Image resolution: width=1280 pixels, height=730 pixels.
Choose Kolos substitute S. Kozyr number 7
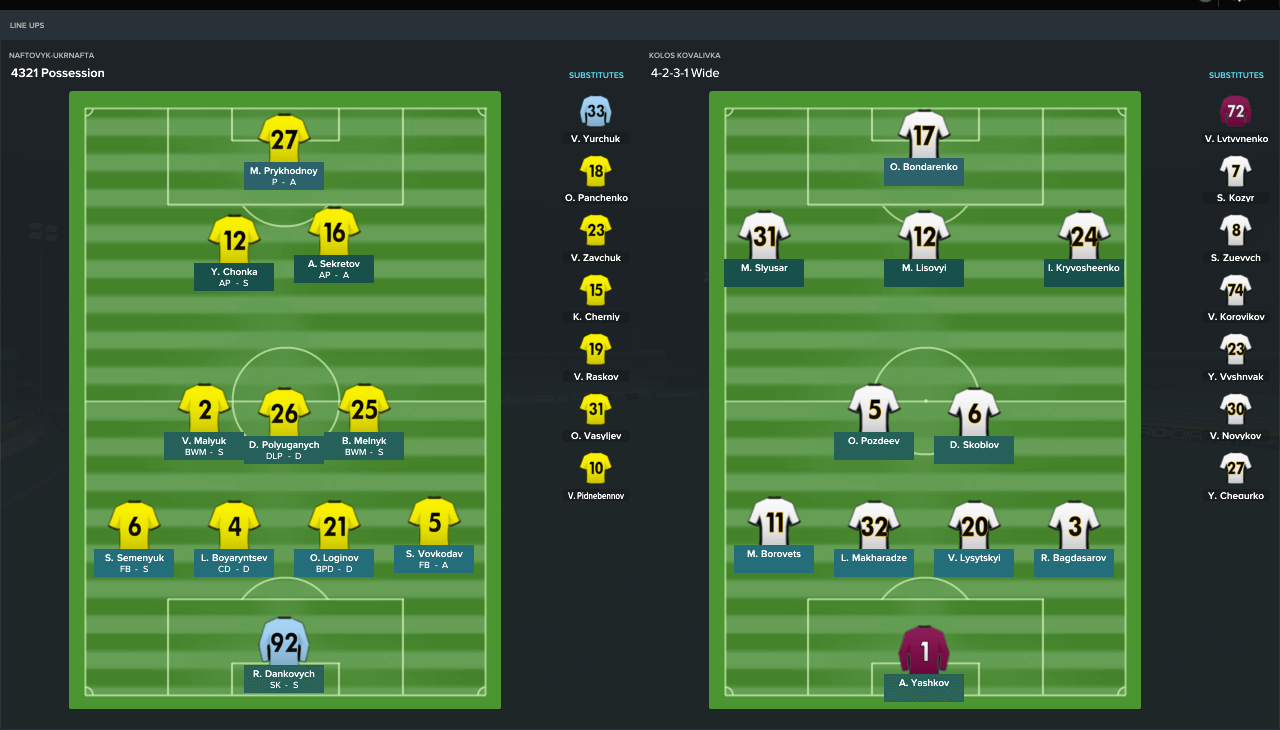(1235, 171)
